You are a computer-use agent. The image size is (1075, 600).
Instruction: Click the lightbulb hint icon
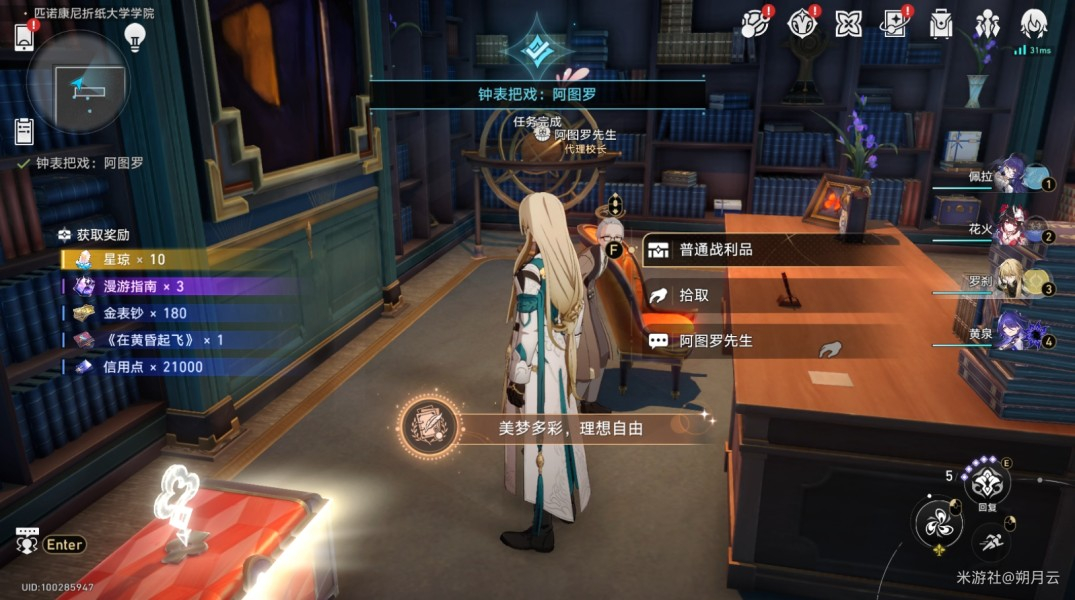134,38
